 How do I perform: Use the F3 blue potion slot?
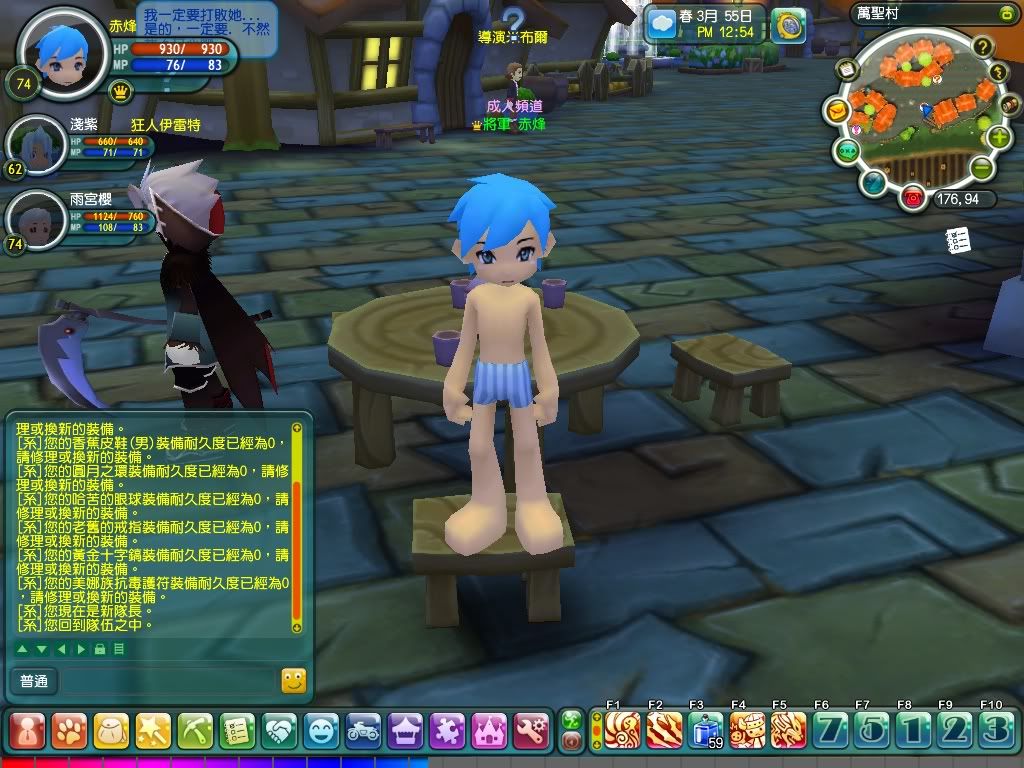(706, 730)
